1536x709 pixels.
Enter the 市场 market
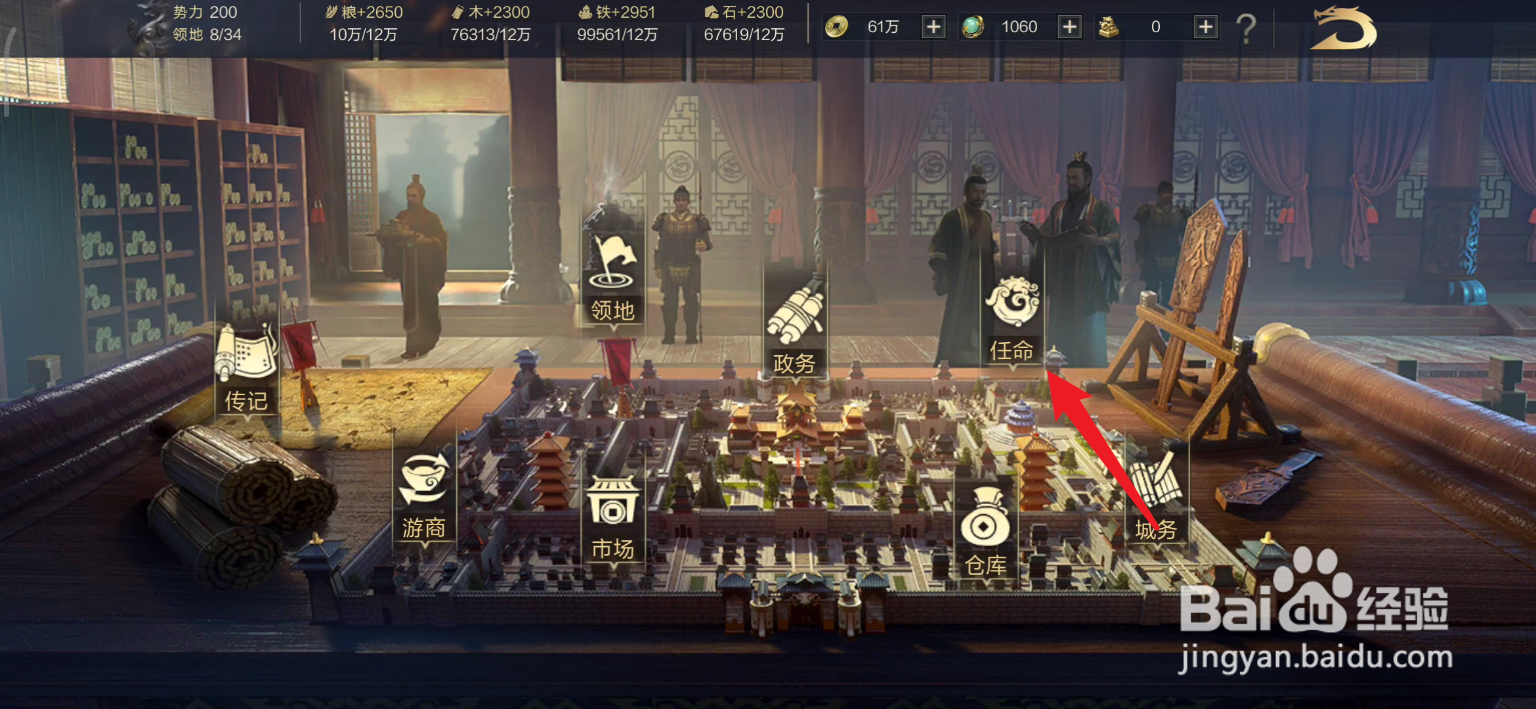click(x=613, y=518)
